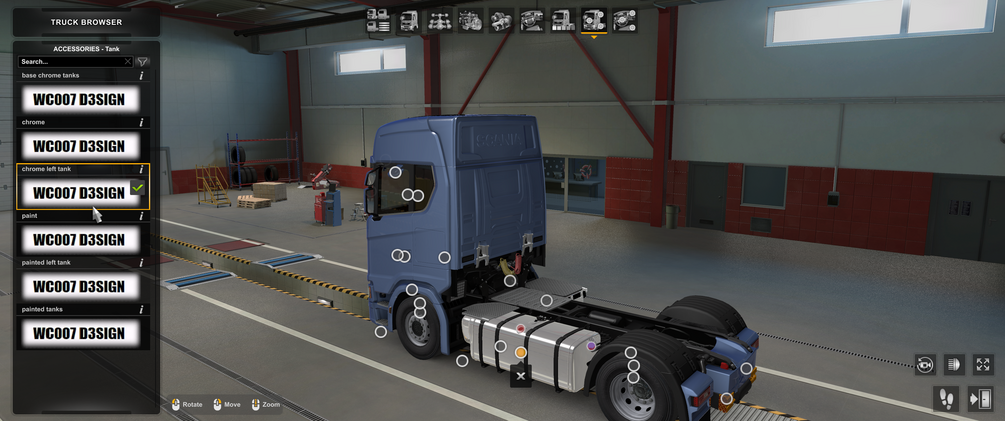Select the chrome left tank option
The height and width of the screenshot is (421, 1005).
pos(80,192)
